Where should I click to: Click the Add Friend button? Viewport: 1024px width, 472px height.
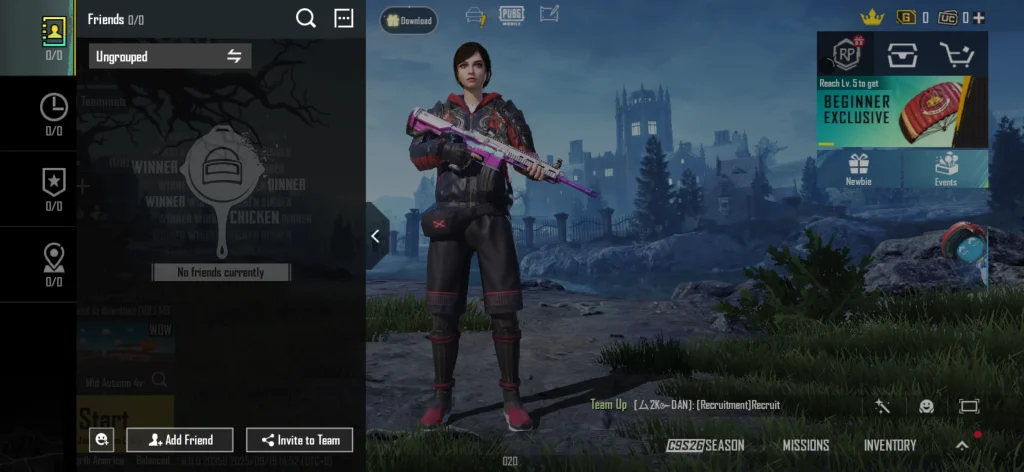point(180,440)
